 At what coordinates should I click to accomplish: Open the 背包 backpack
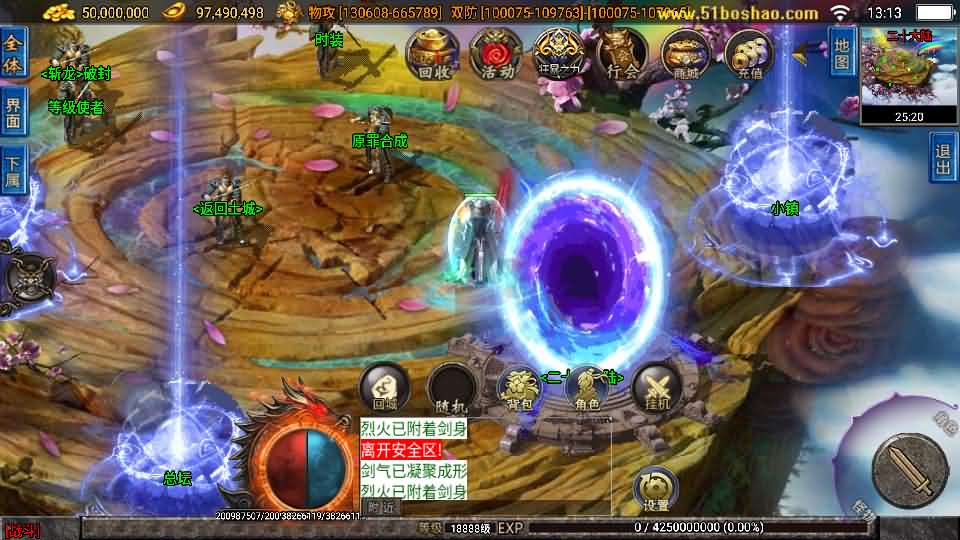tap(520, 387)
